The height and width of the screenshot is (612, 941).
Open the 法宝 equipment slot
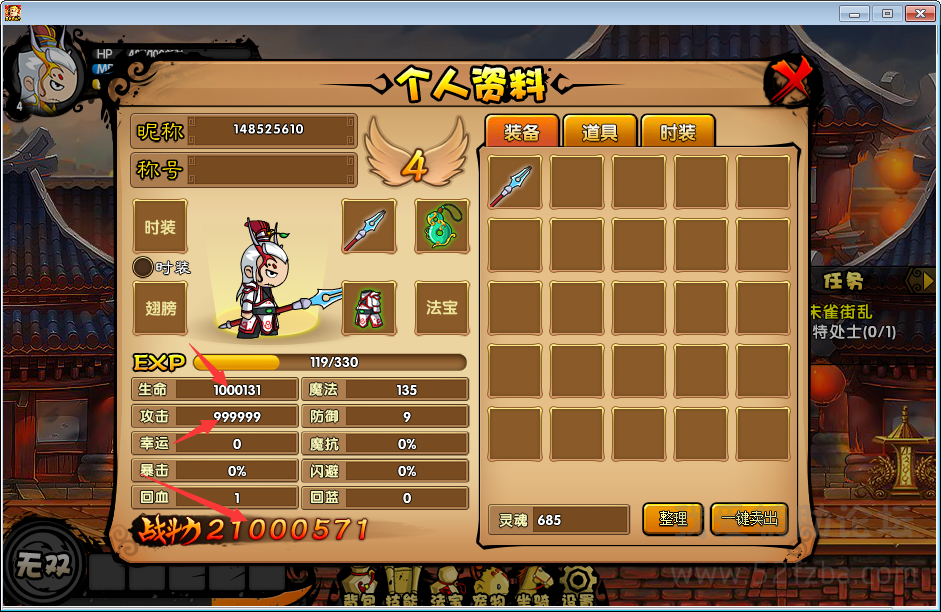tap(441, 307)
